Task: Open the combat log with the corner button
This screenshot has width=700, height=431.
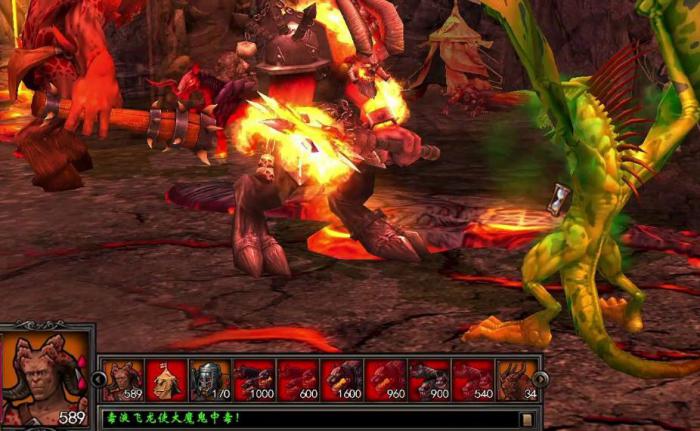Action: pyautogui.click(x=526, y=419)
